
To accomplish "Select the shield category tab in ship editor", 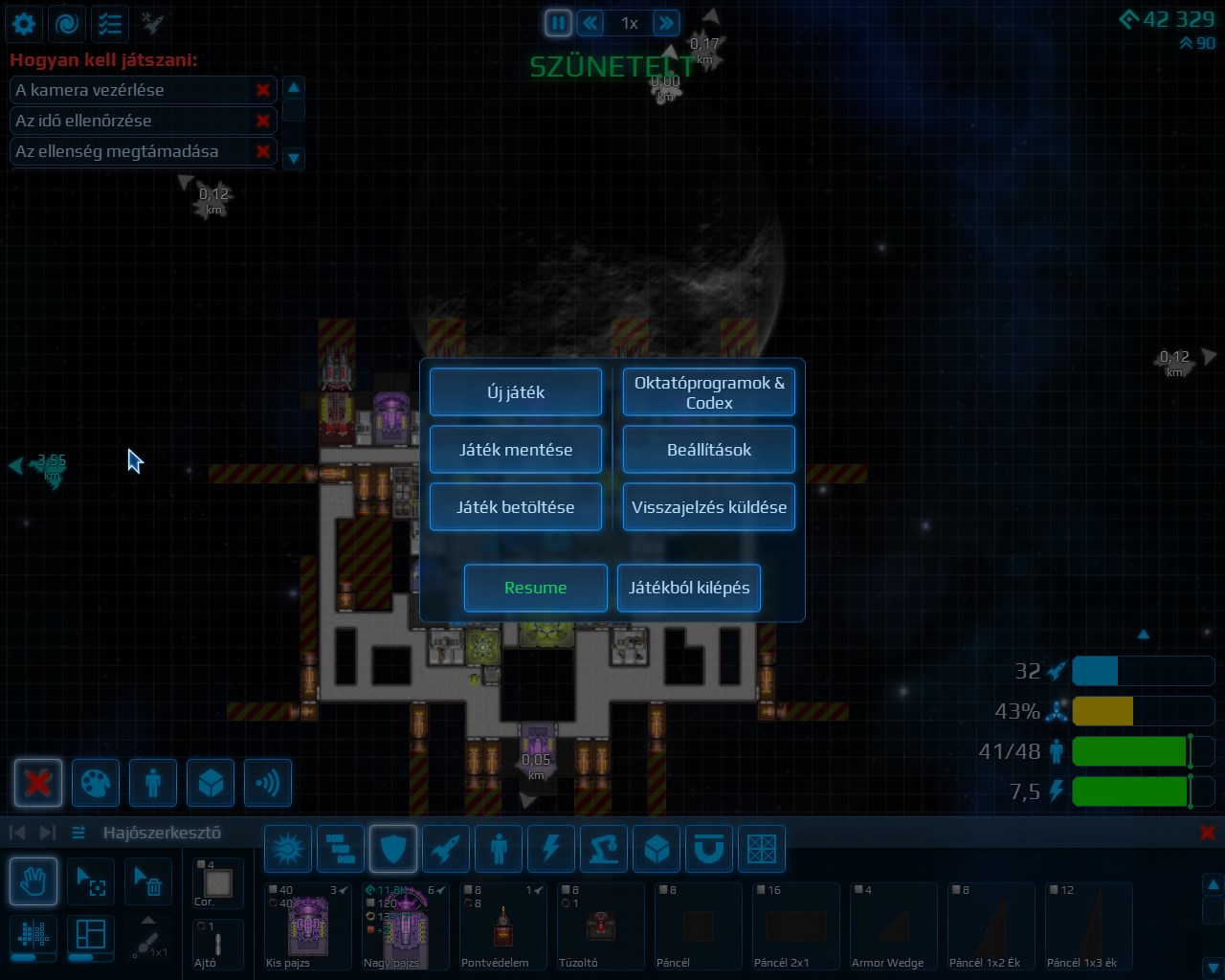I will pos(393,848).
